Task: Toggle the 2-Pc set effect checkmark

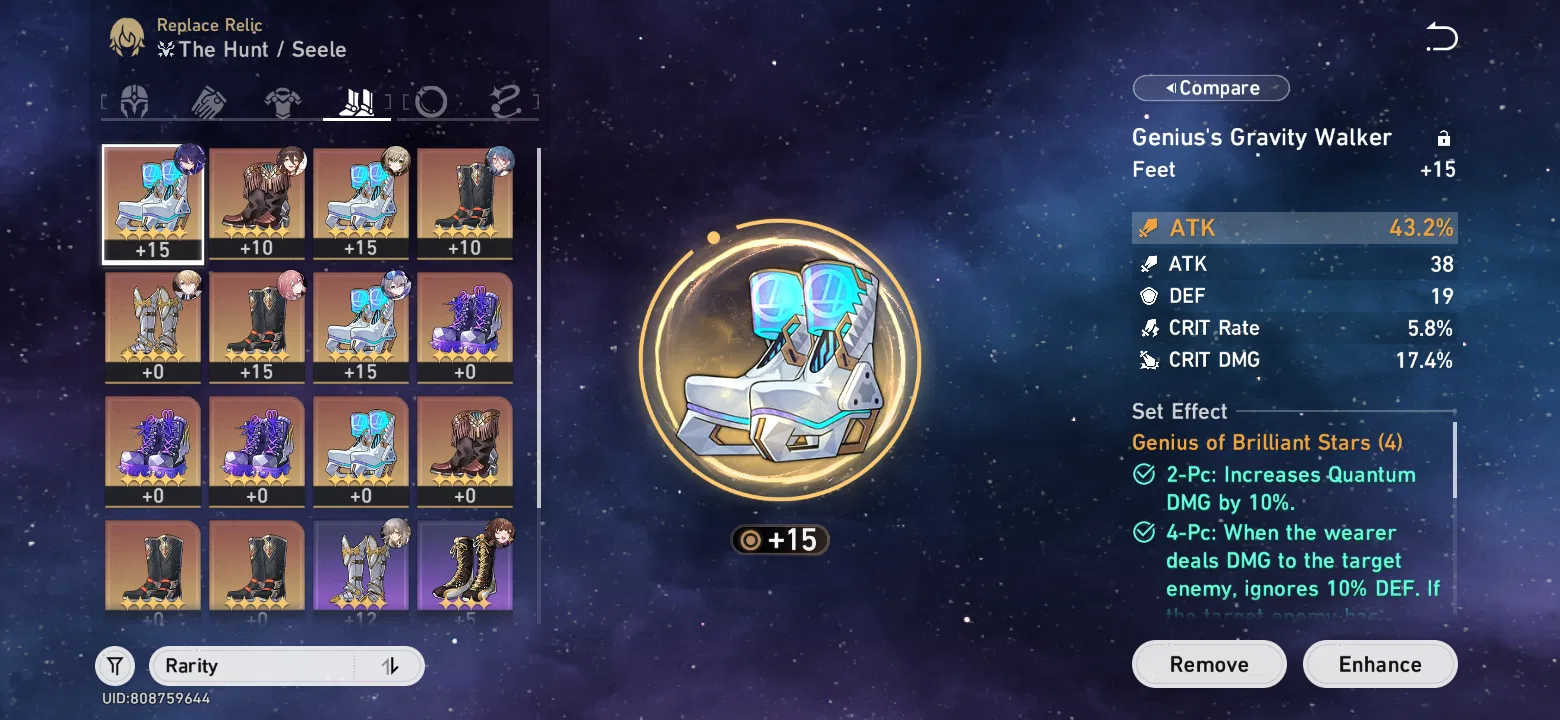Action: point(1143,474)
